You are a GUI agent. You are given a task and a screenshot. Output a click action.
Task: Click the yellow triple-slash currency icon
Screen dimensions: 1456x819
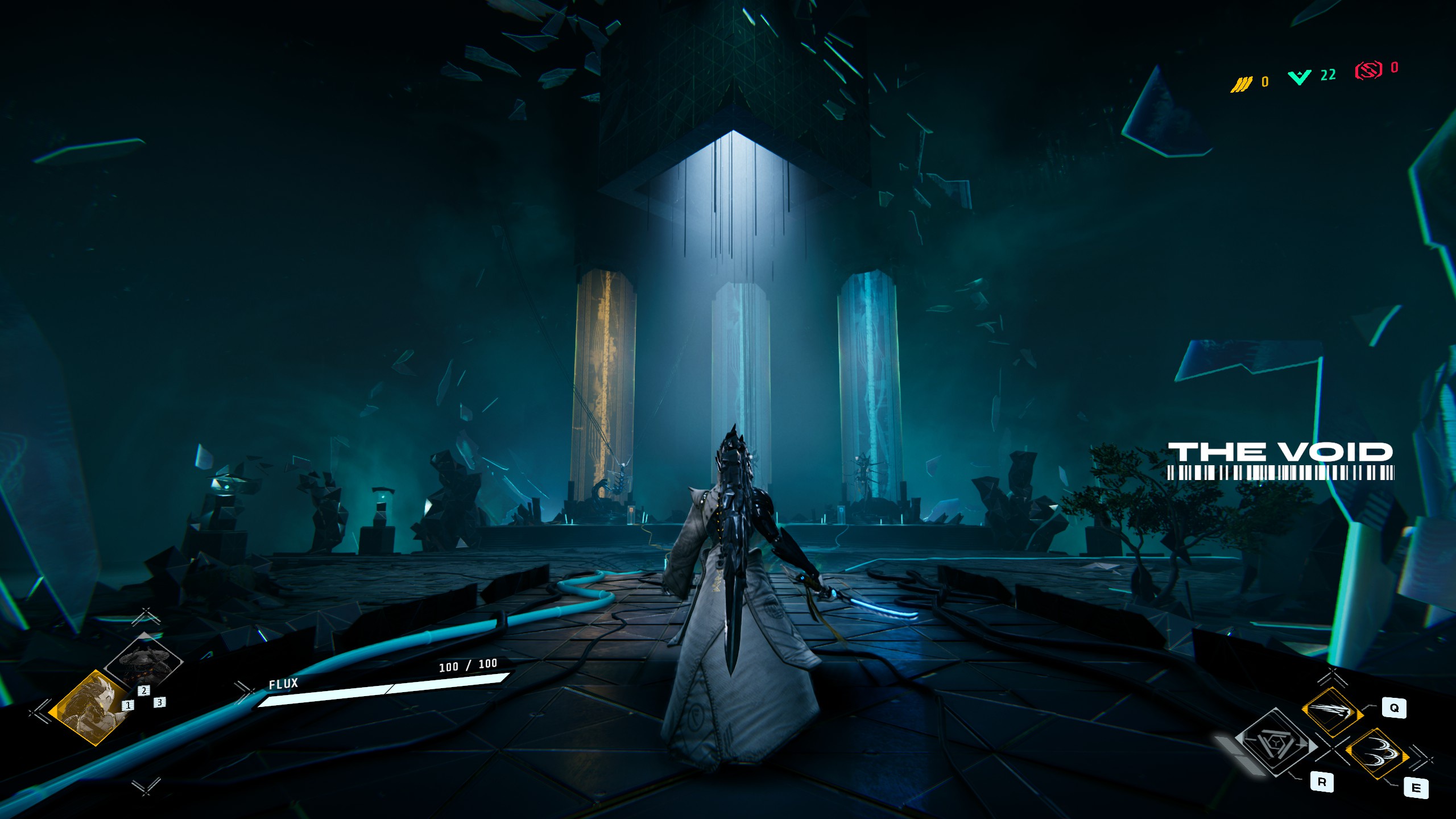[x=1241, y=84]
